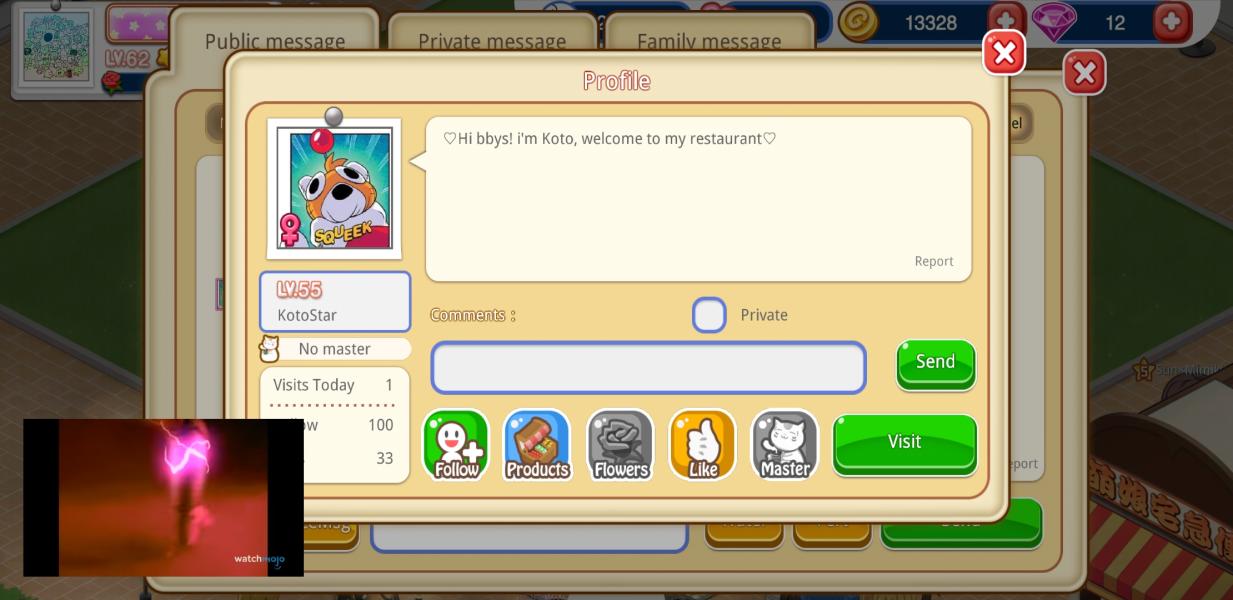Focus the comments text field
Viewport: 1233px width, 600px height.
(648, 368)
